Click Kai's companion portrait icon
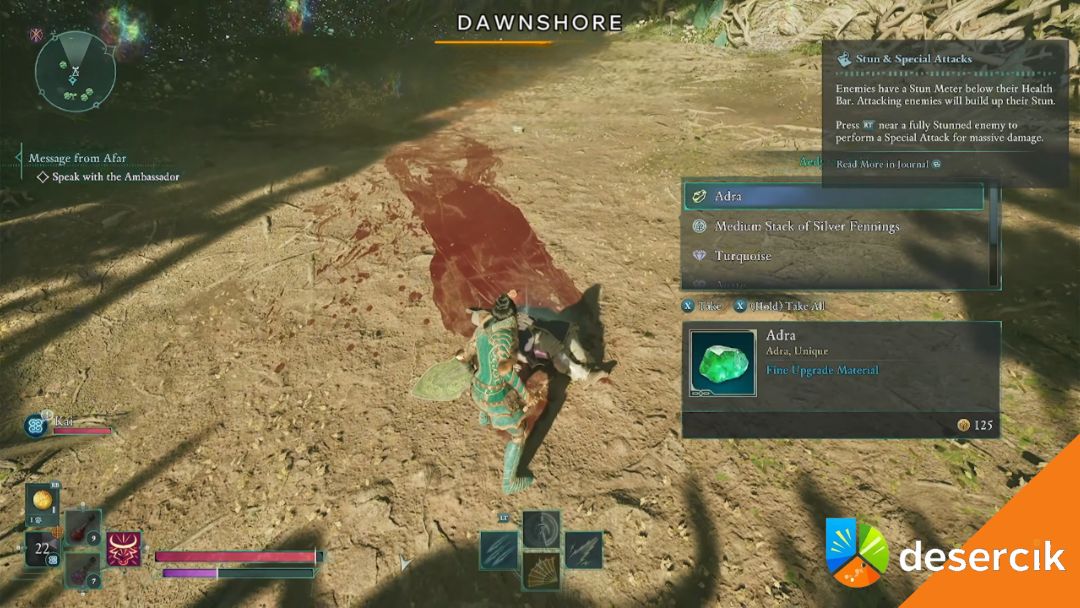The width and height of the screenshot is (1080, 608). point(36,425)
